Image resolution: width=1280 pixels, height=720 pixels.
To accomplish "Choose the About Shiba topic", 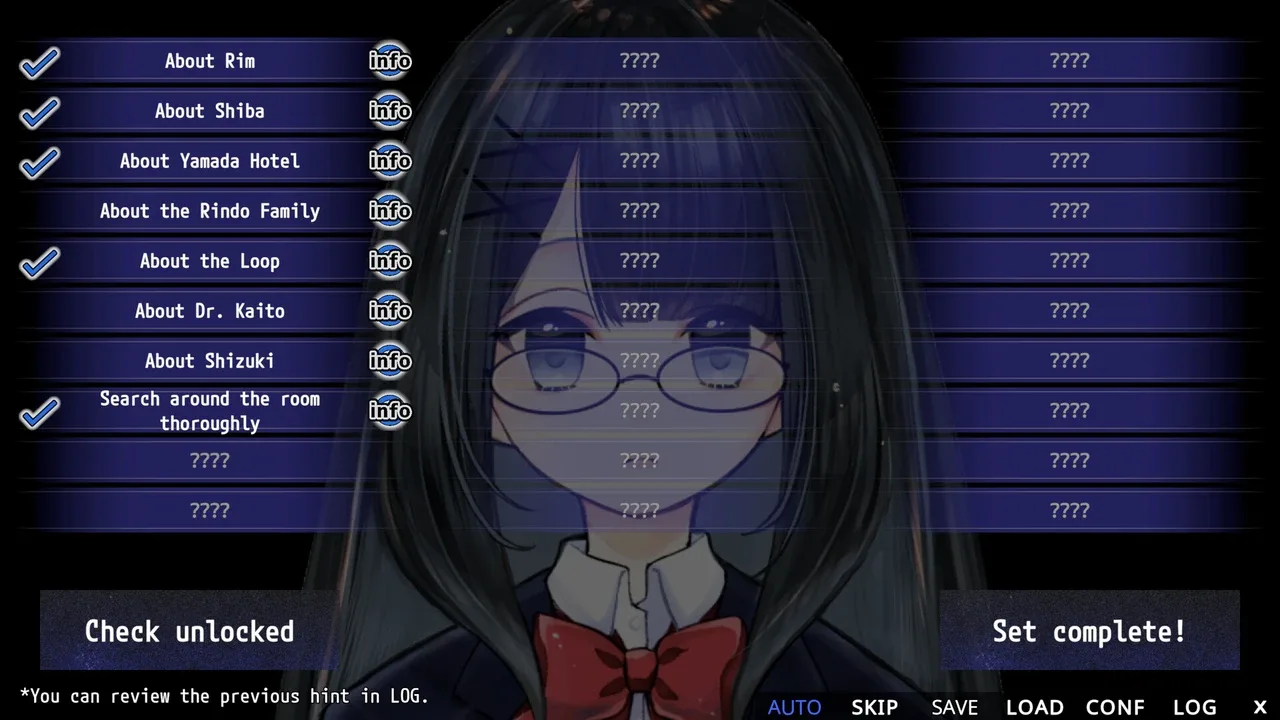I will [210, 111].
